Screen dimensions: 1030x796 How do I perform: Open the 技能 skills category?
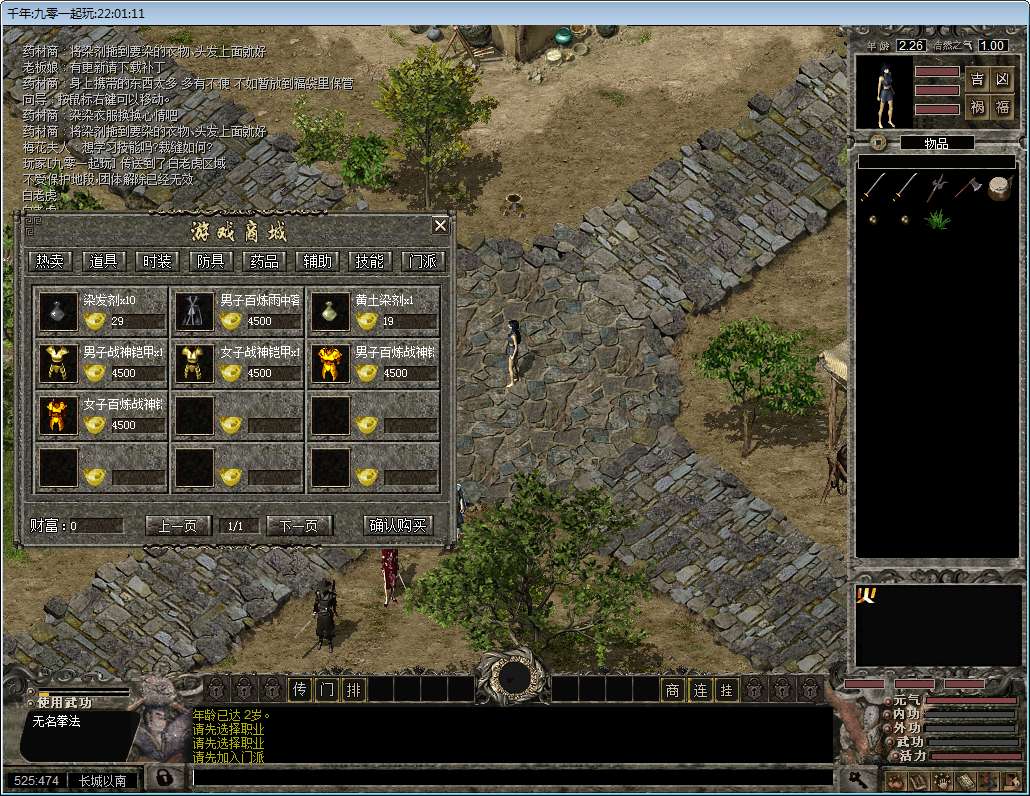point(369,261)
